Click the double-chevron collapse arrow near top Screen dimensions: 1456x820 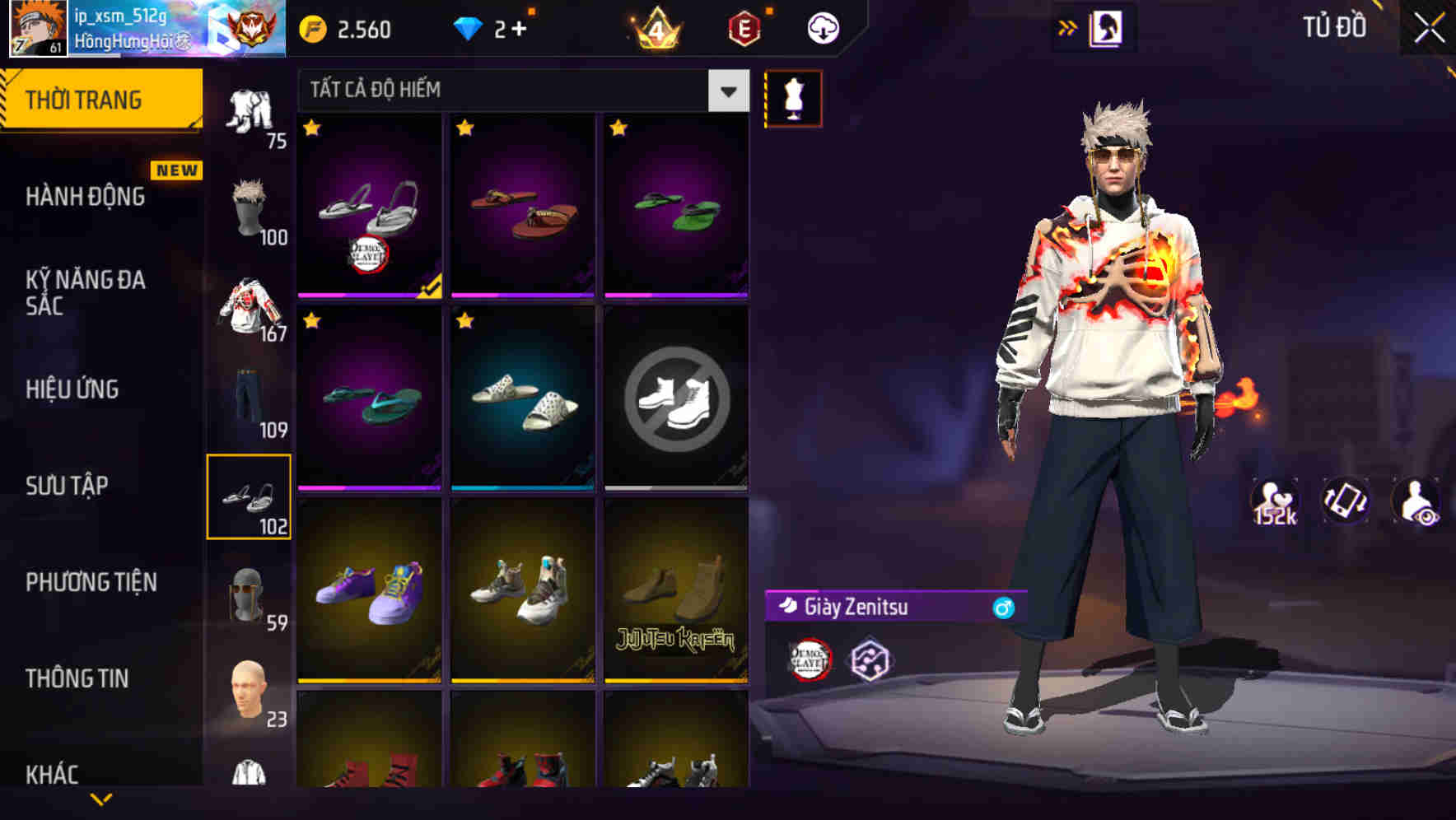pyautogui.click(x=1068, y=25)
